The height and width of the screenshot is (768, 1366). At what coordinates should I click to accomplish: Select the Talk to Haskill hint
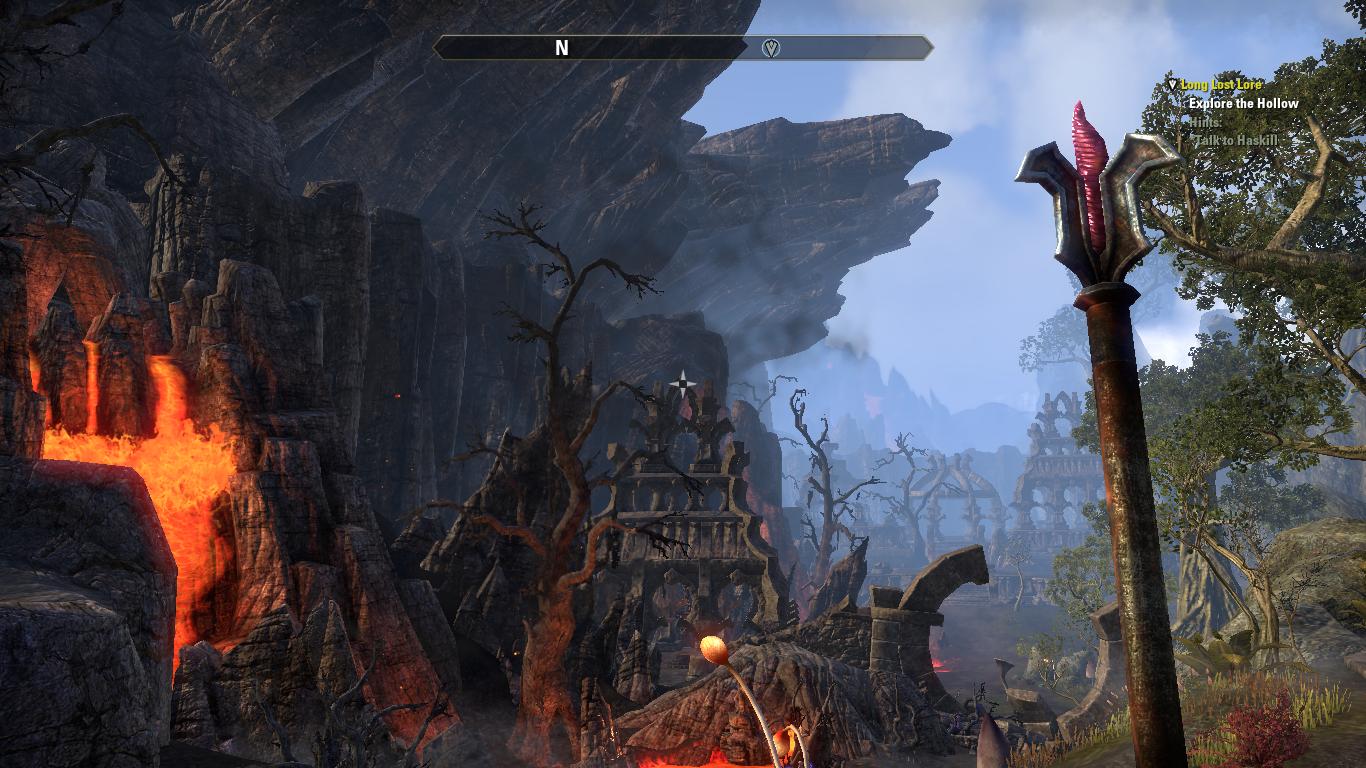click(x=1238, y=140)
